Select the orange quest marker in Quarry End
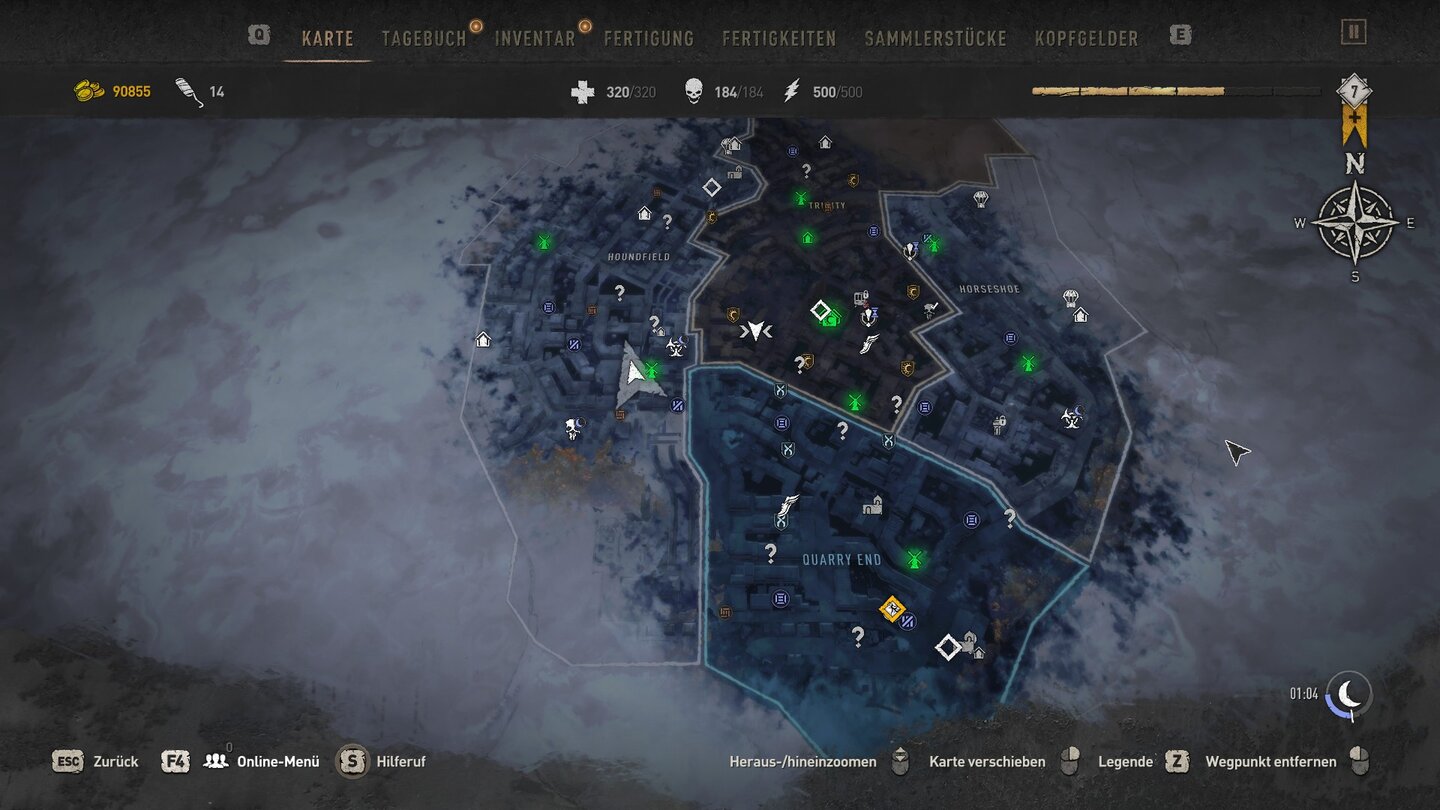Image resolution: width=1440 pixels, height=810 pixels. click(x=892, y=608)
